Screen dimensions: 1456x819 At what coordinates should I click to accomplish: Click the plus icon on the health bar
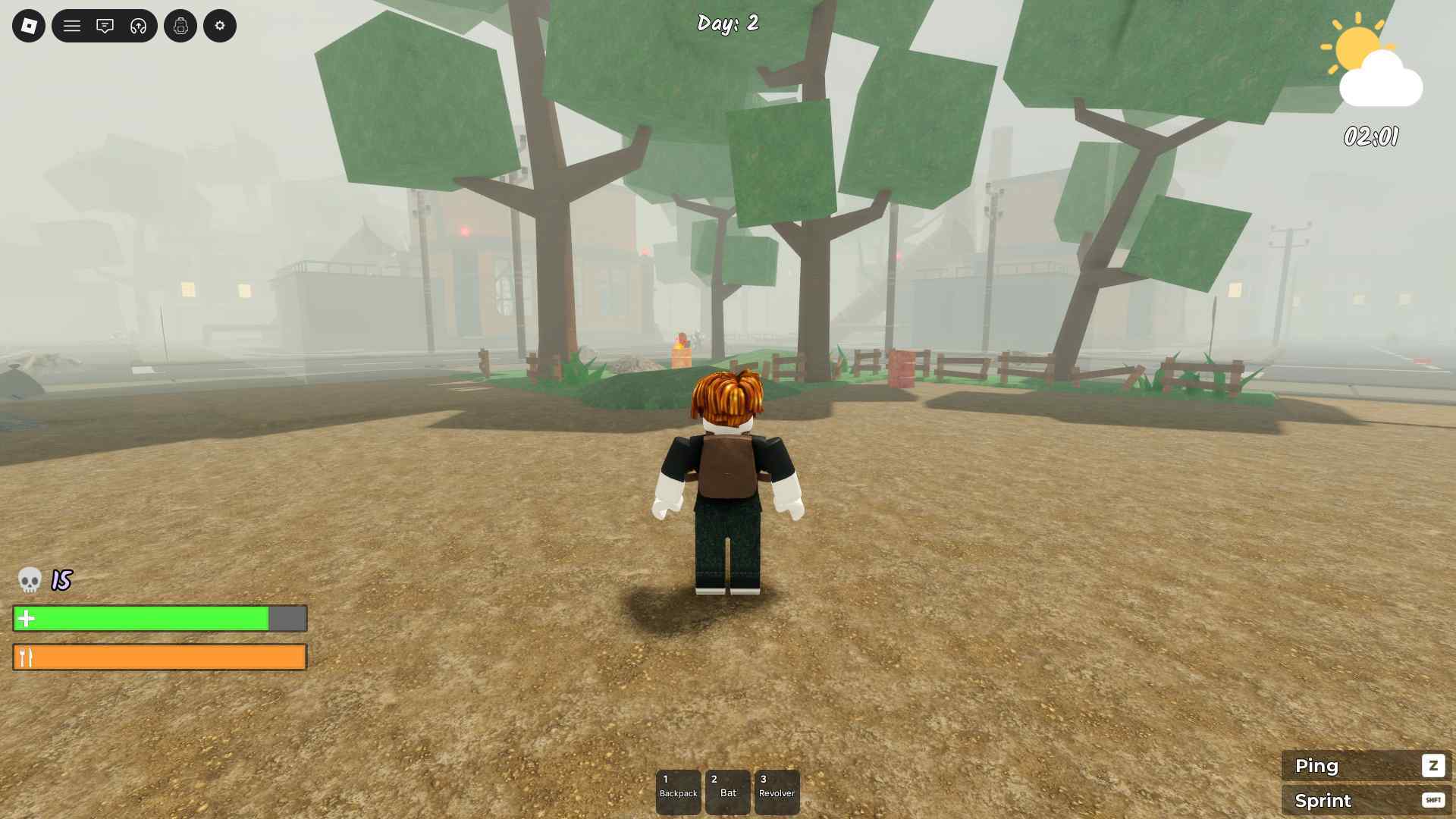coord(27,618)
